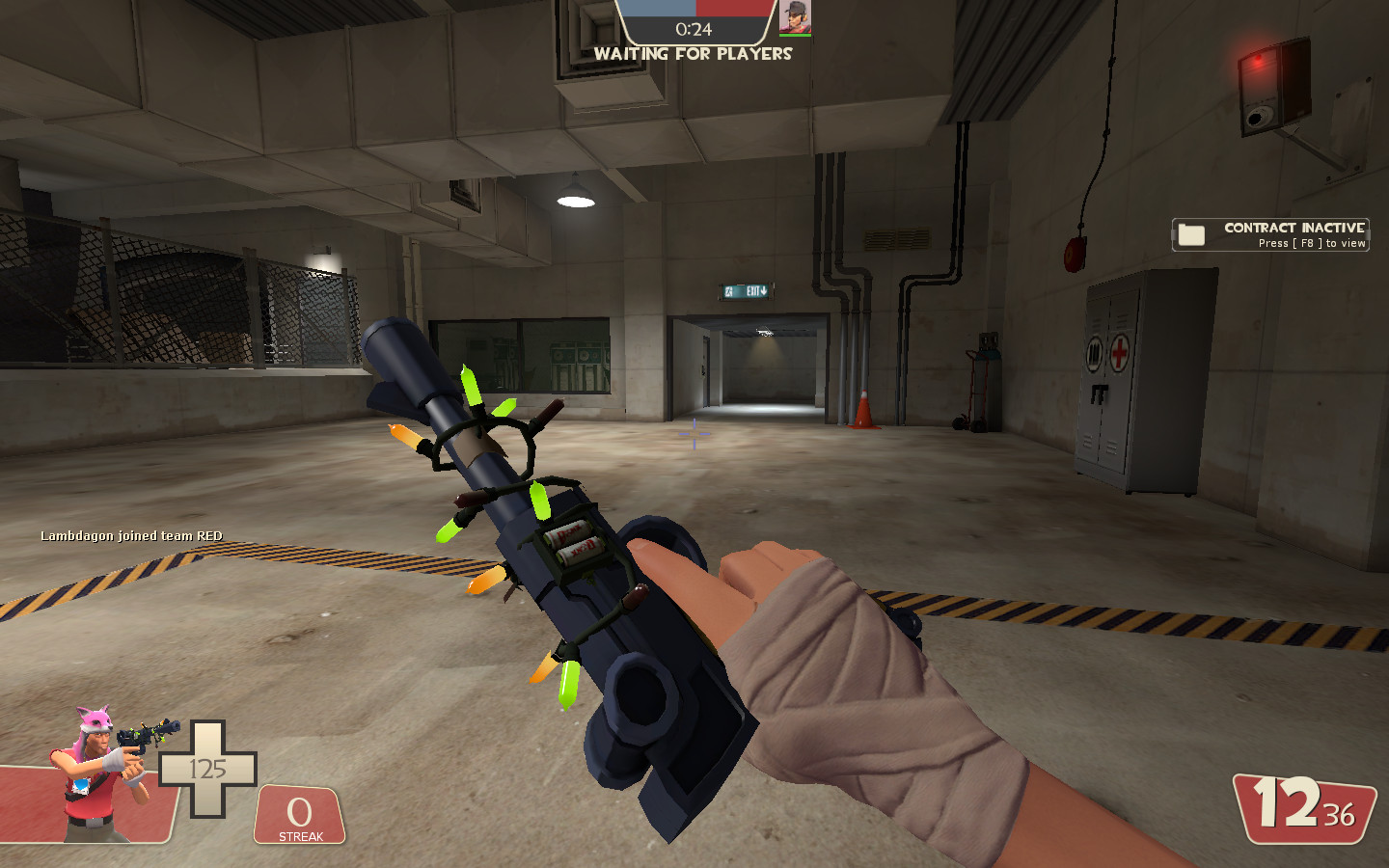This screenshot has width=1389, height=868.
Task: Select the WAITING FOR PLAYERS banner
Action: (695, 54)
